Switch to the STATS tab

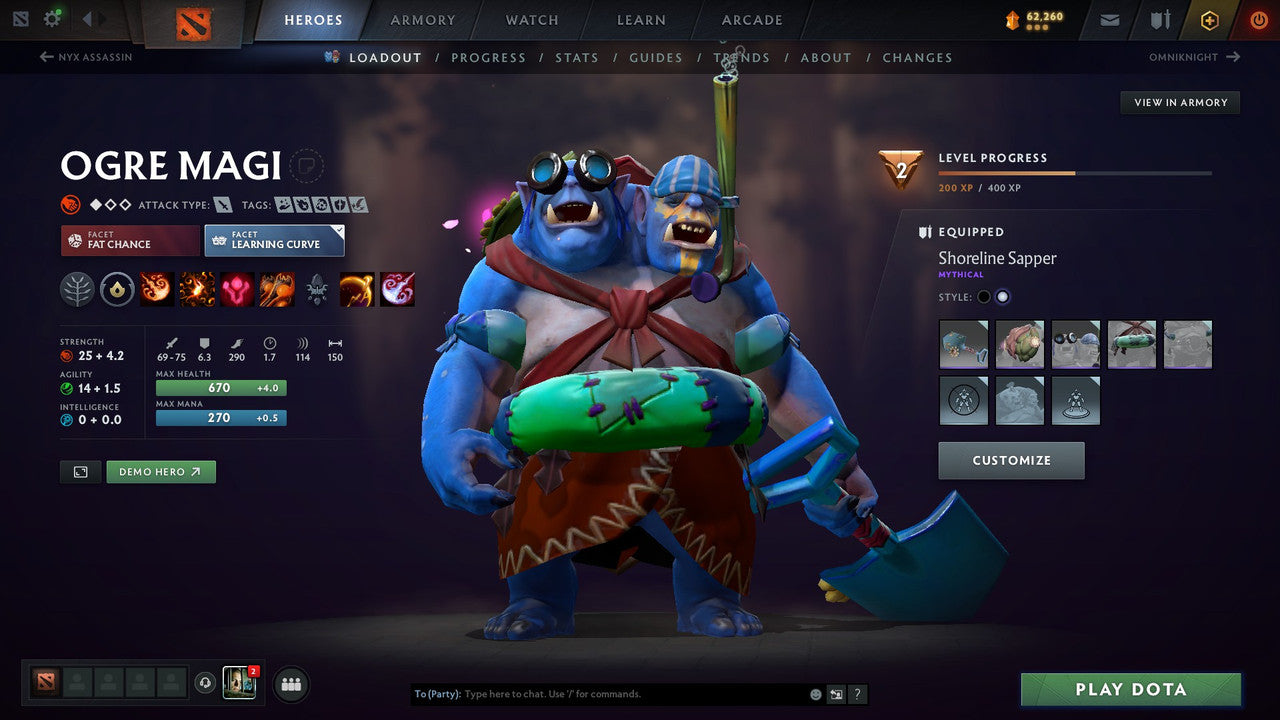(577, 57)
